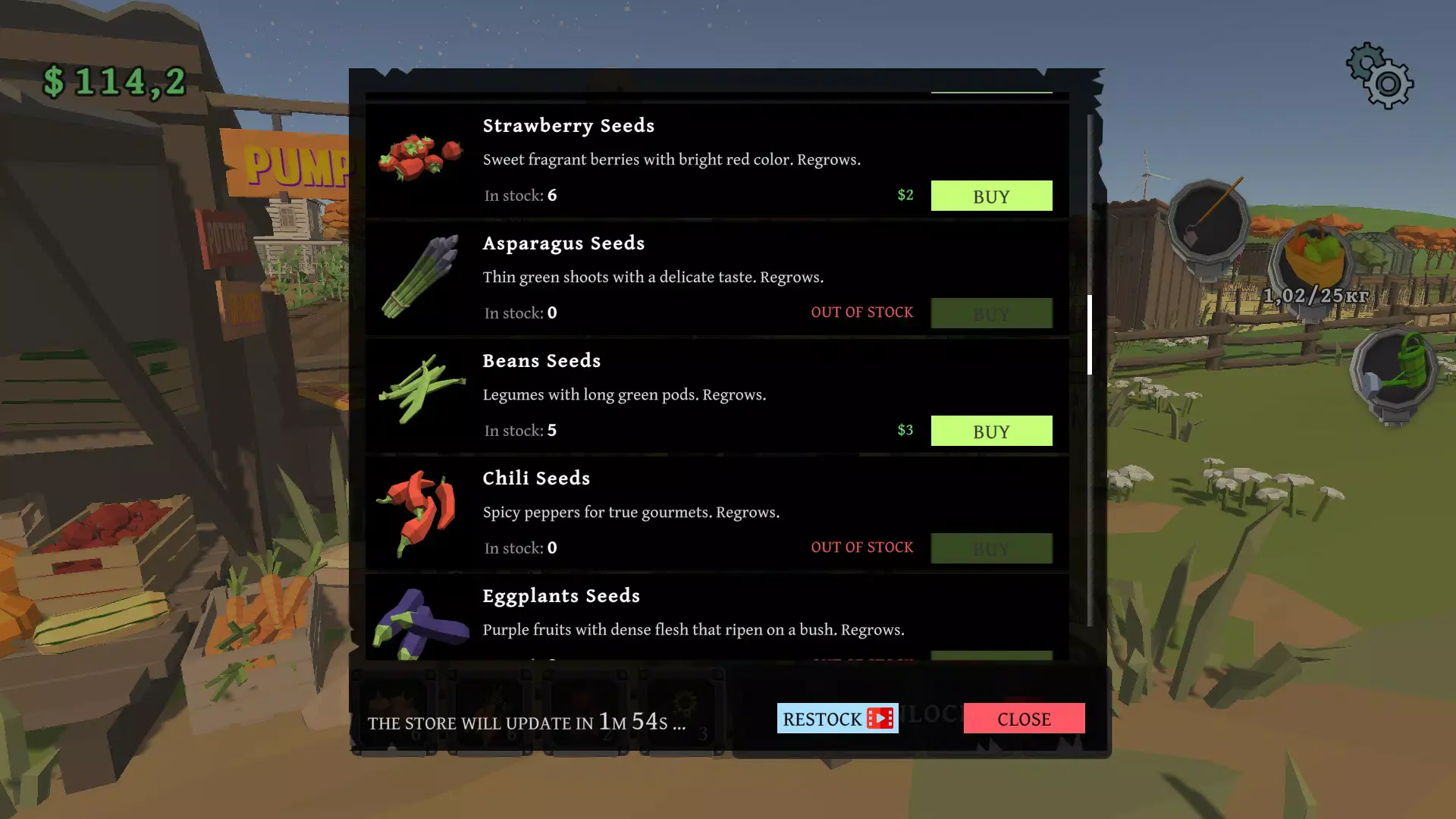Click the disabled Chili Seeds buy button
This screenshot has height=819, width=1456.
point(991,548)
